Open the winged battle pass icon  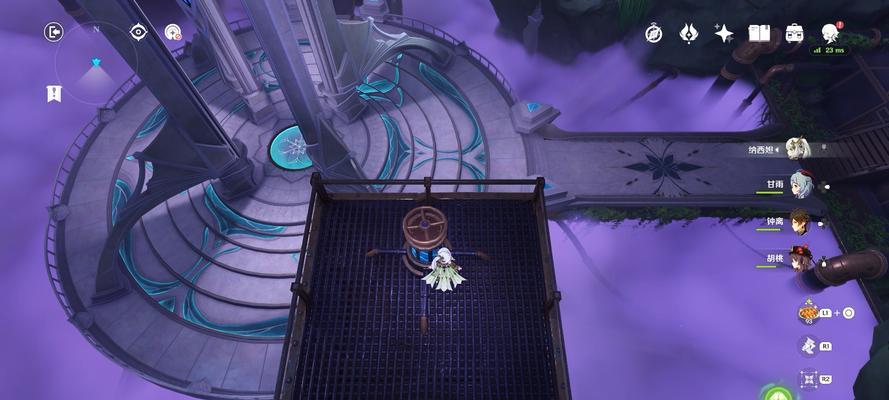click(688, 33)
